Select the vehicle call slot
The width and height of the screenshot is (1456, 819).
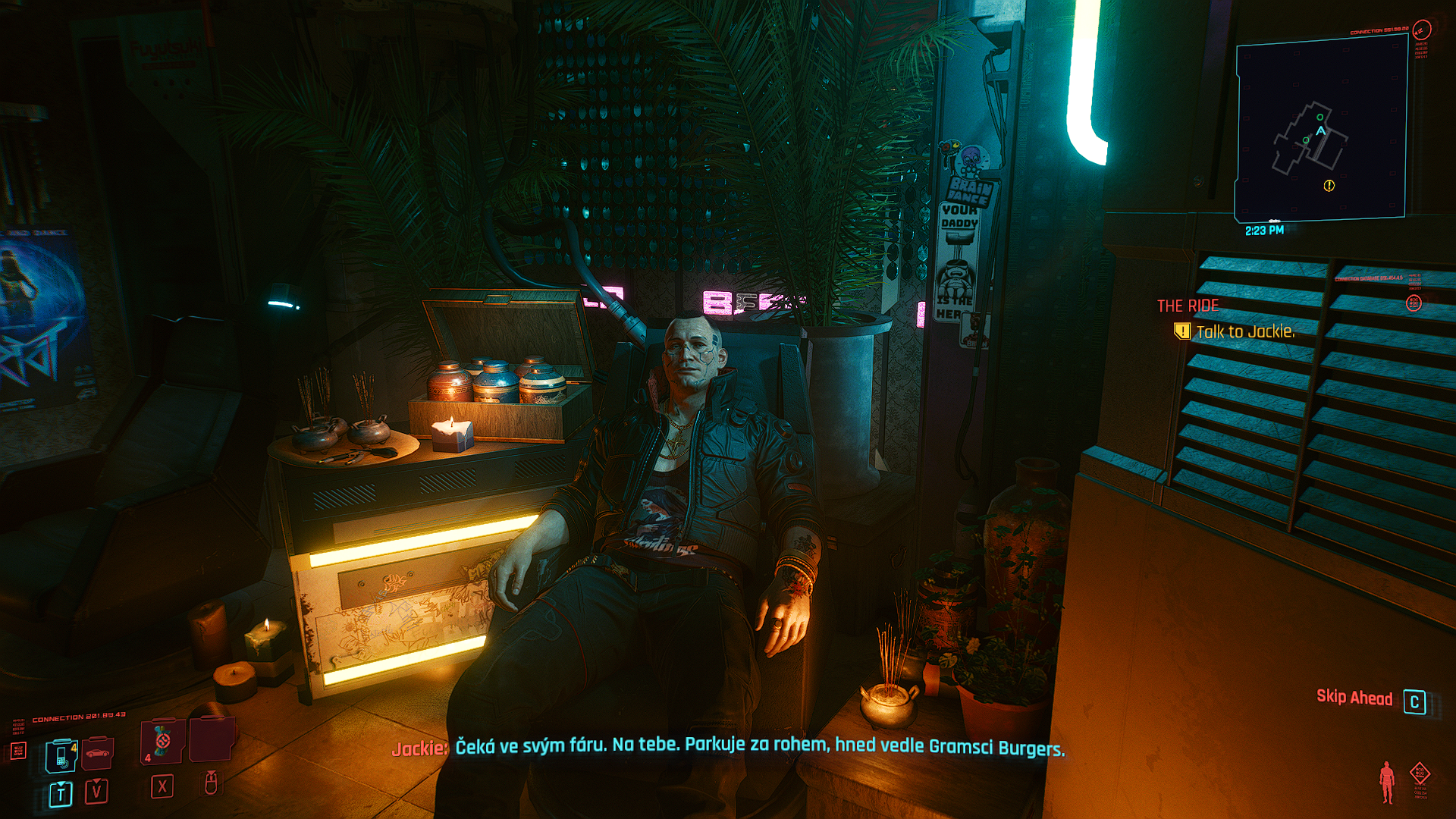coord(98,753)
